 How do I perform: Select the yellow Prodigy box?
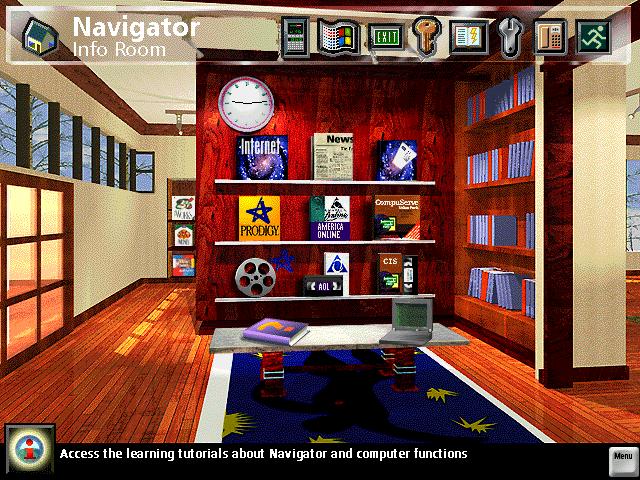pyautogui.click(x=259, y=217)
